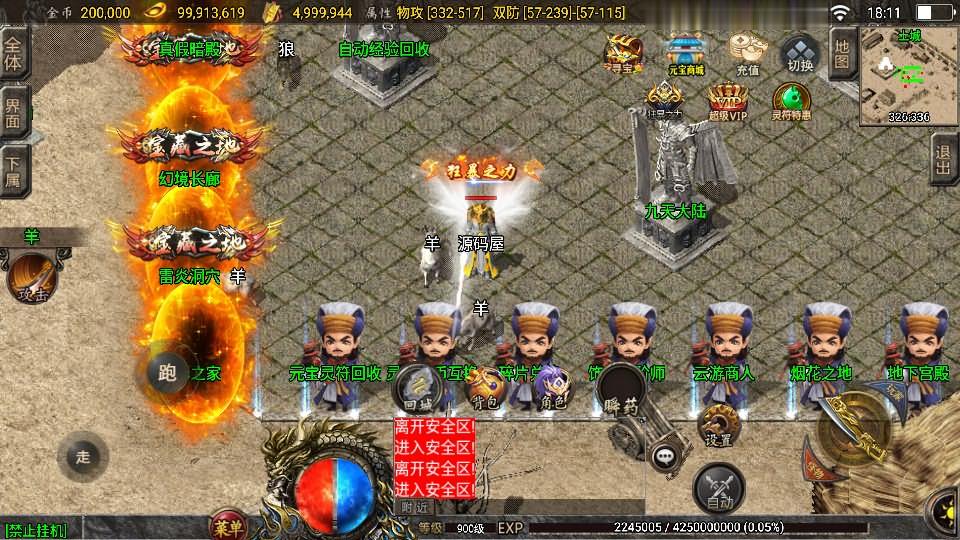Open the 背包 backpack
The image size is (960, 540).
click(x=486, y=388)
